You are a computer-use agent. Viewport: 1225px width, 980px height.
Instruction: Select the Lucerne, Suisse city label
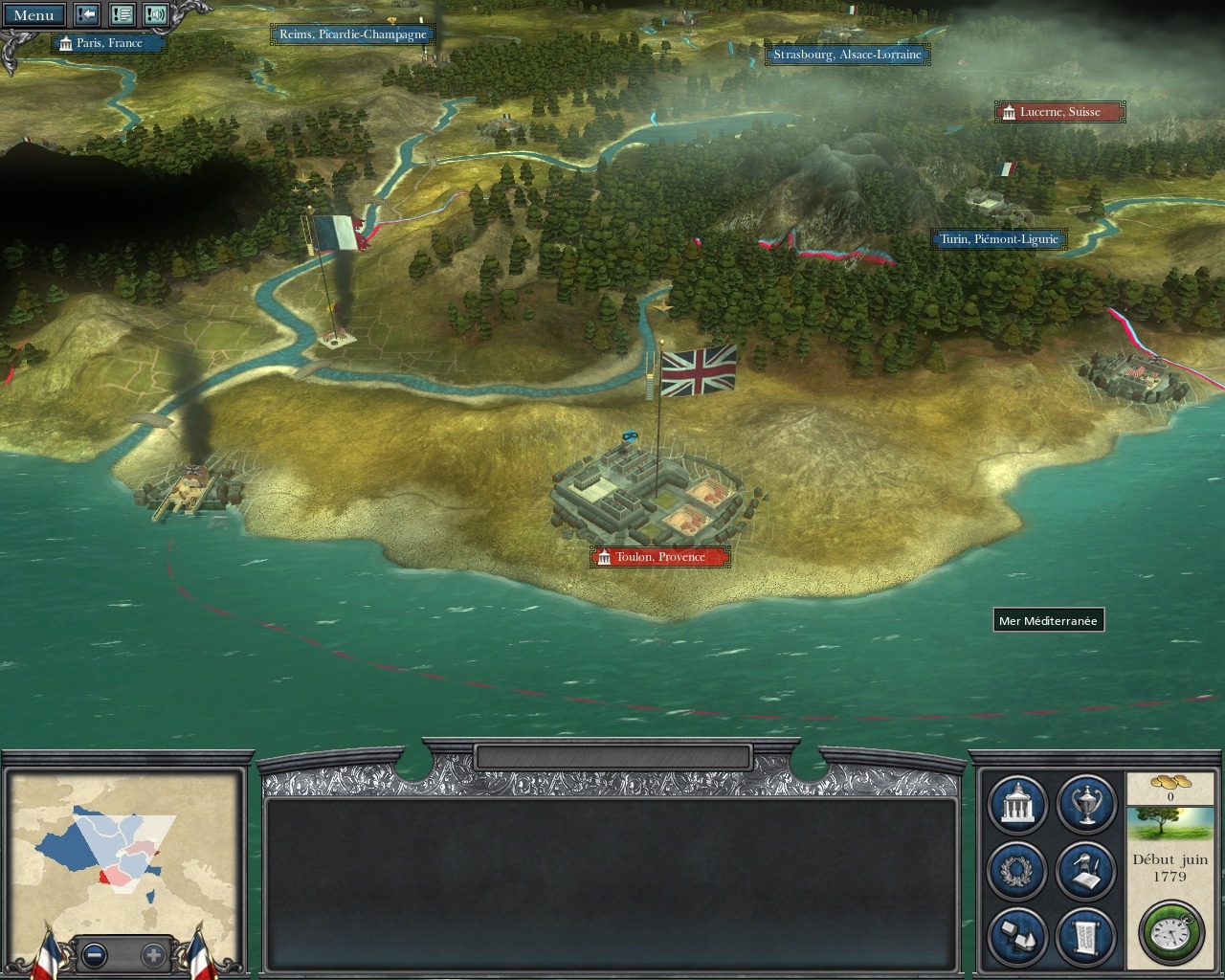coord(1059,112)
